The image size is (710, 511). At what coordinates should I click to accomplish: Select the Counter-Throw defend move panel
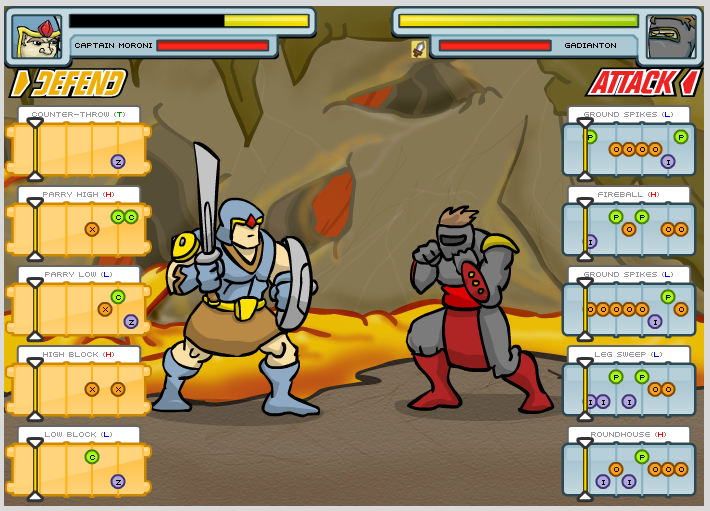click(x=79, y=149)
